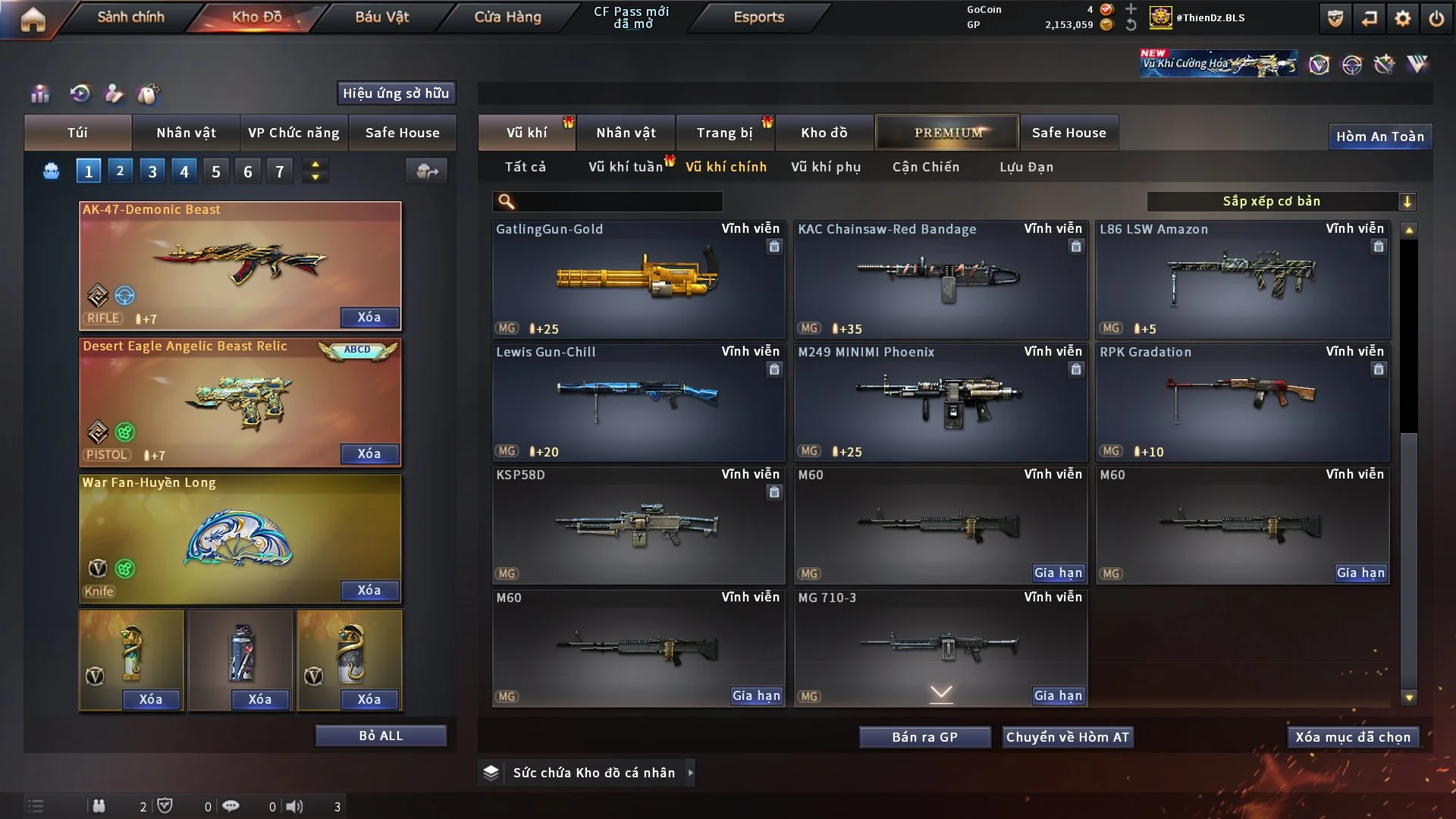Click Chuyển về Hòm AT button
The width and height of the screenshot is (1456, 819).
pyautogui.click(x=1067, y=737)
